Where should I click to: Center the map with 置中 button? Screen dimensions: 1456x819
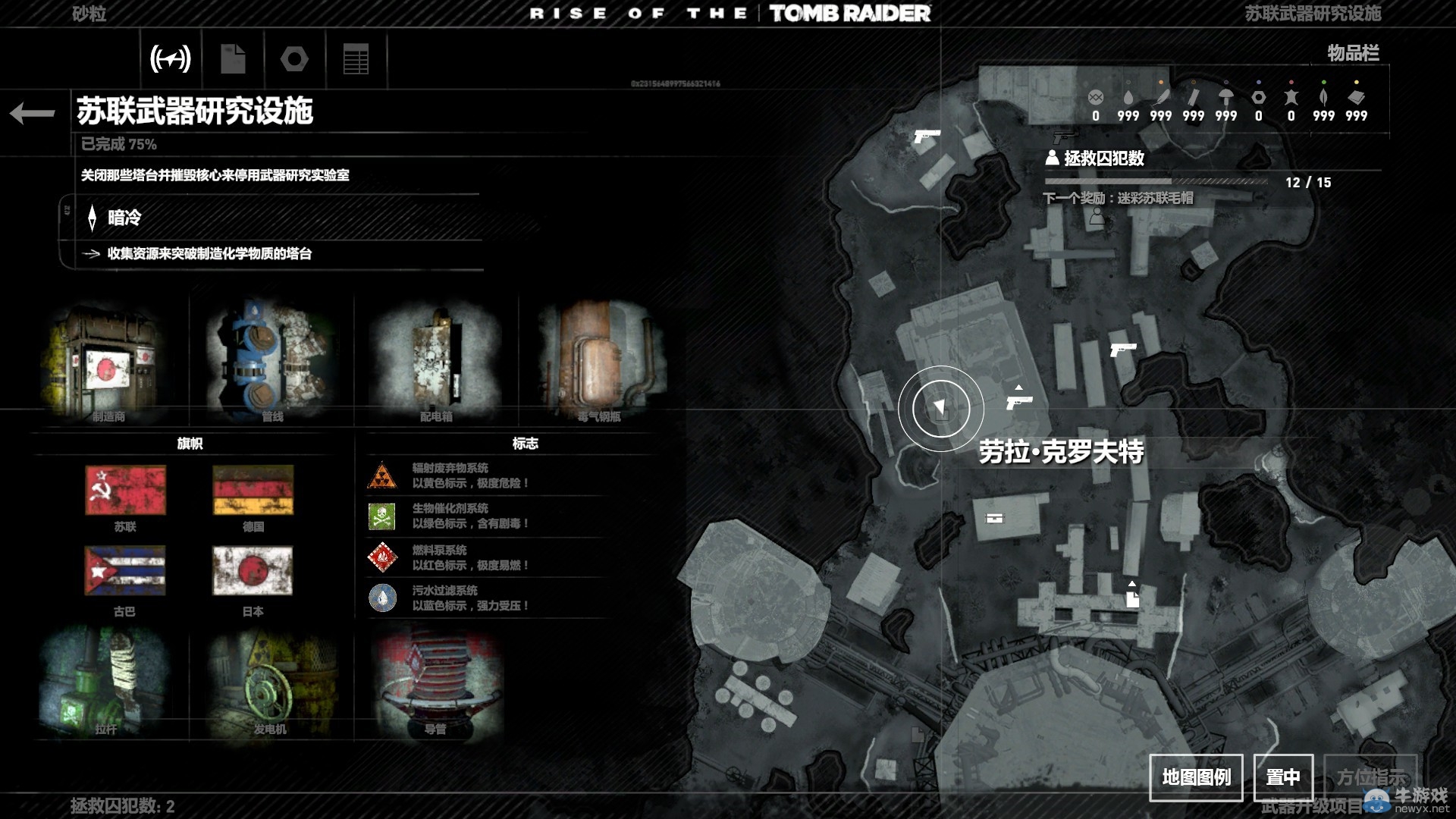coord(1283,777)
